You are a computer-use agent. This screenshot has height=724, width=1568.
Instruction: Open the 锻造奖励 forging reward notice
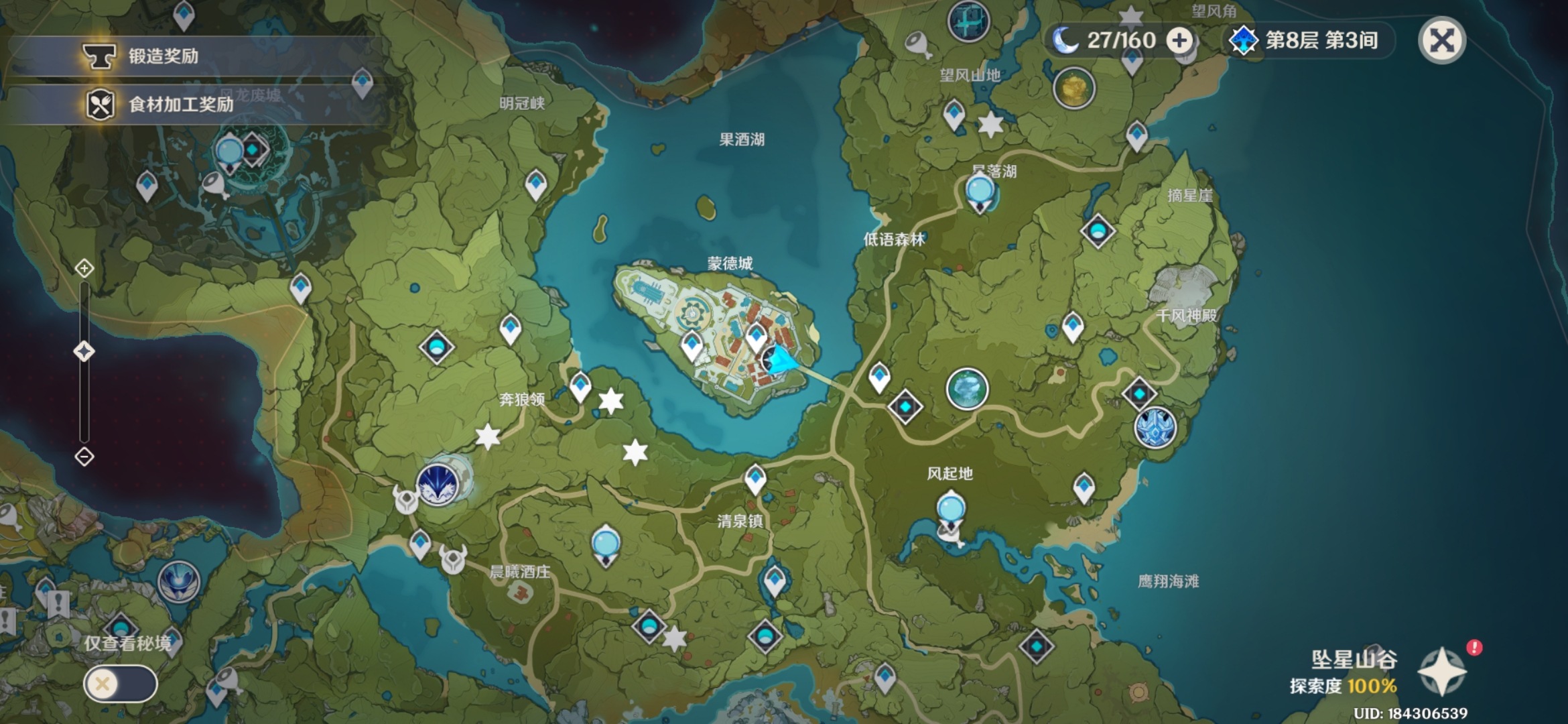pos(163,56)
